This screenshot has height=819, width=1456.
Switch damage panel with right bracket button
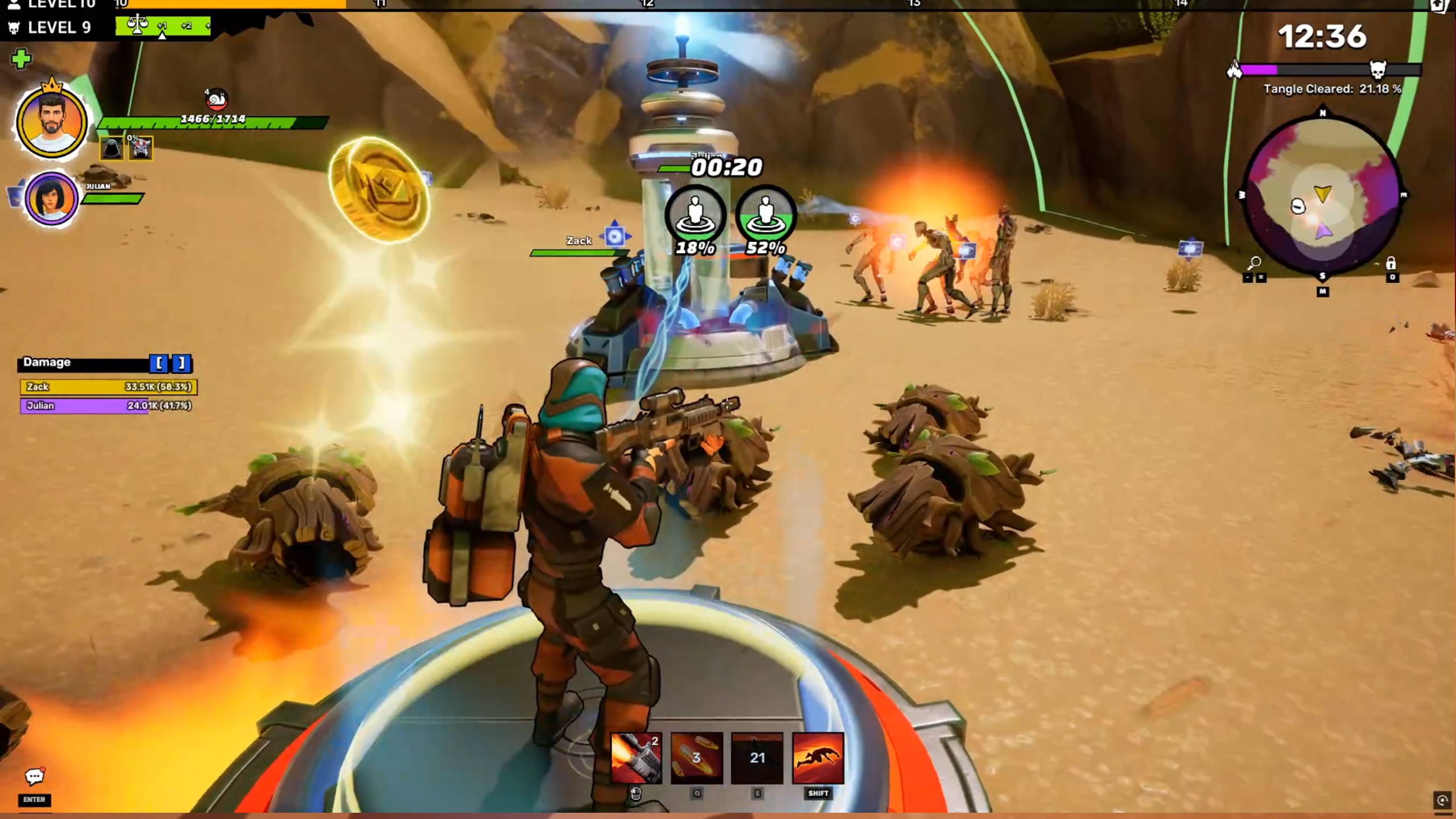[182, 363]
